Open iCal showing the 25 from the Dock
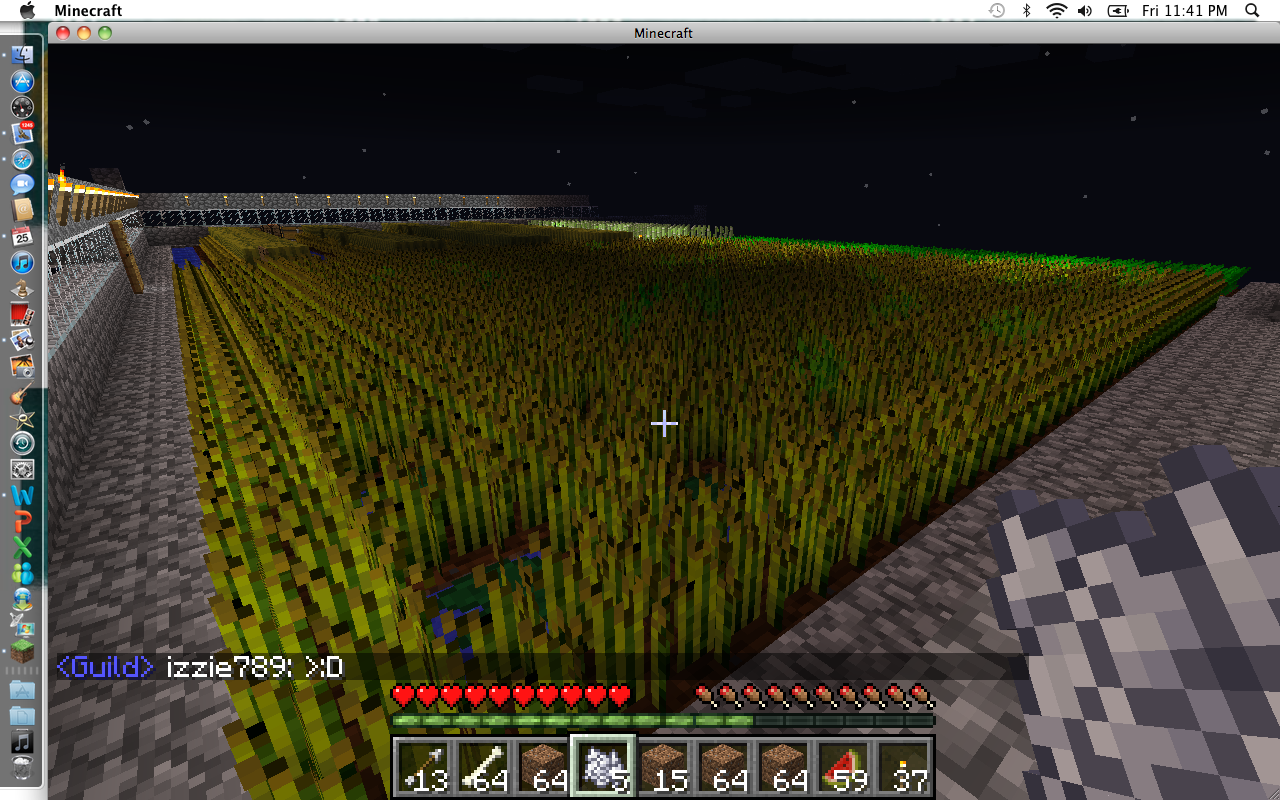The width and height of the screenshot is (1280, 800). tap(22, 237)
